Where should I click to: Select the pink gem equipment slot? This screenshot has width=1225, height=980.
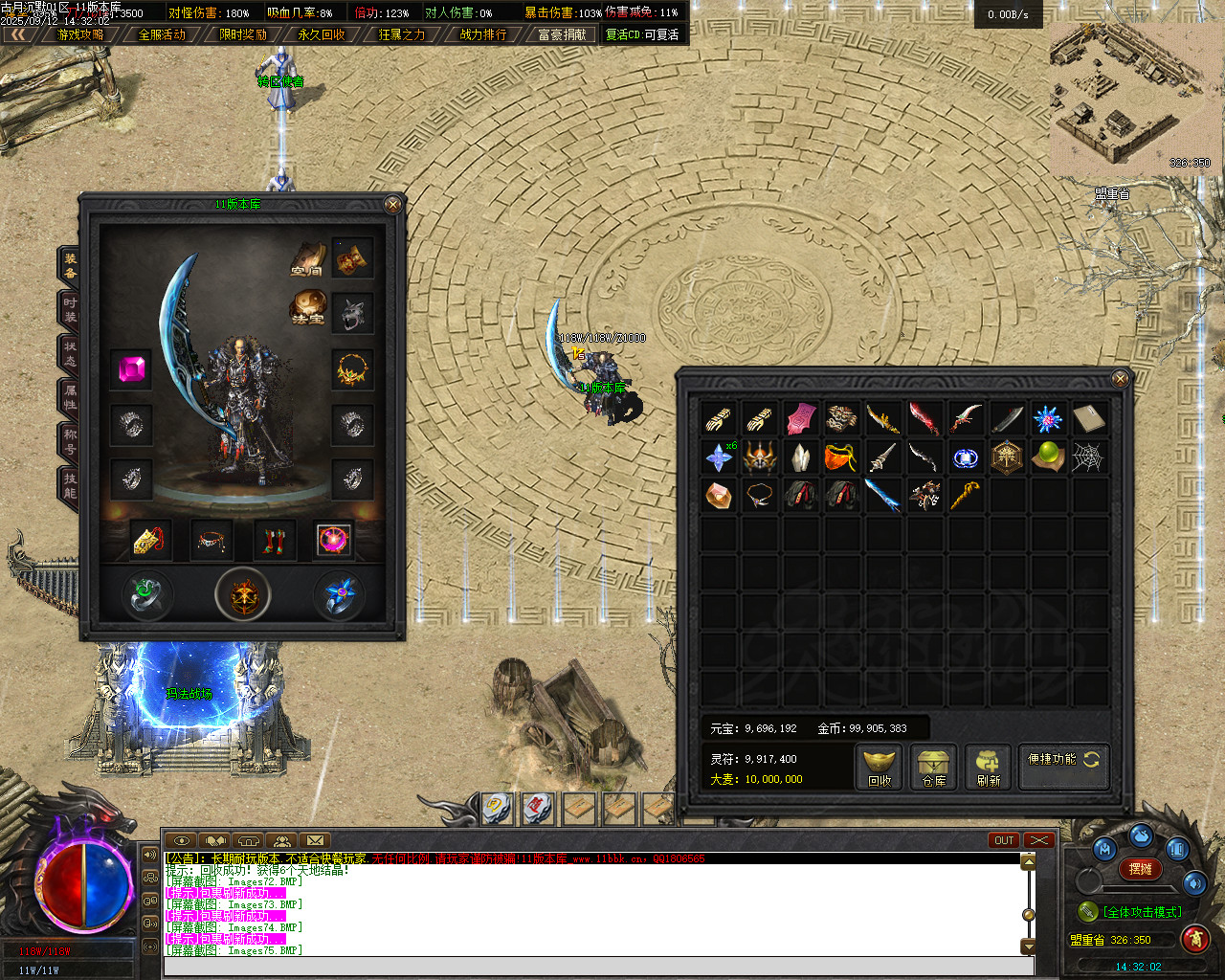coord(132,369)
